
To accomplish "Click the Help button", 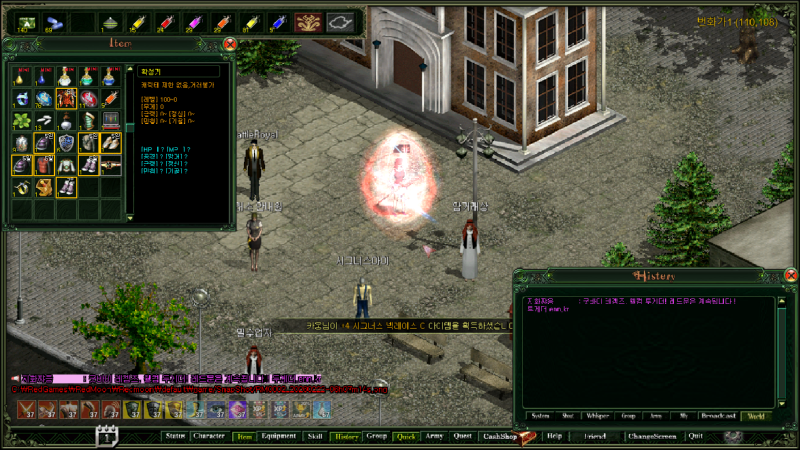I will (554, 436).
